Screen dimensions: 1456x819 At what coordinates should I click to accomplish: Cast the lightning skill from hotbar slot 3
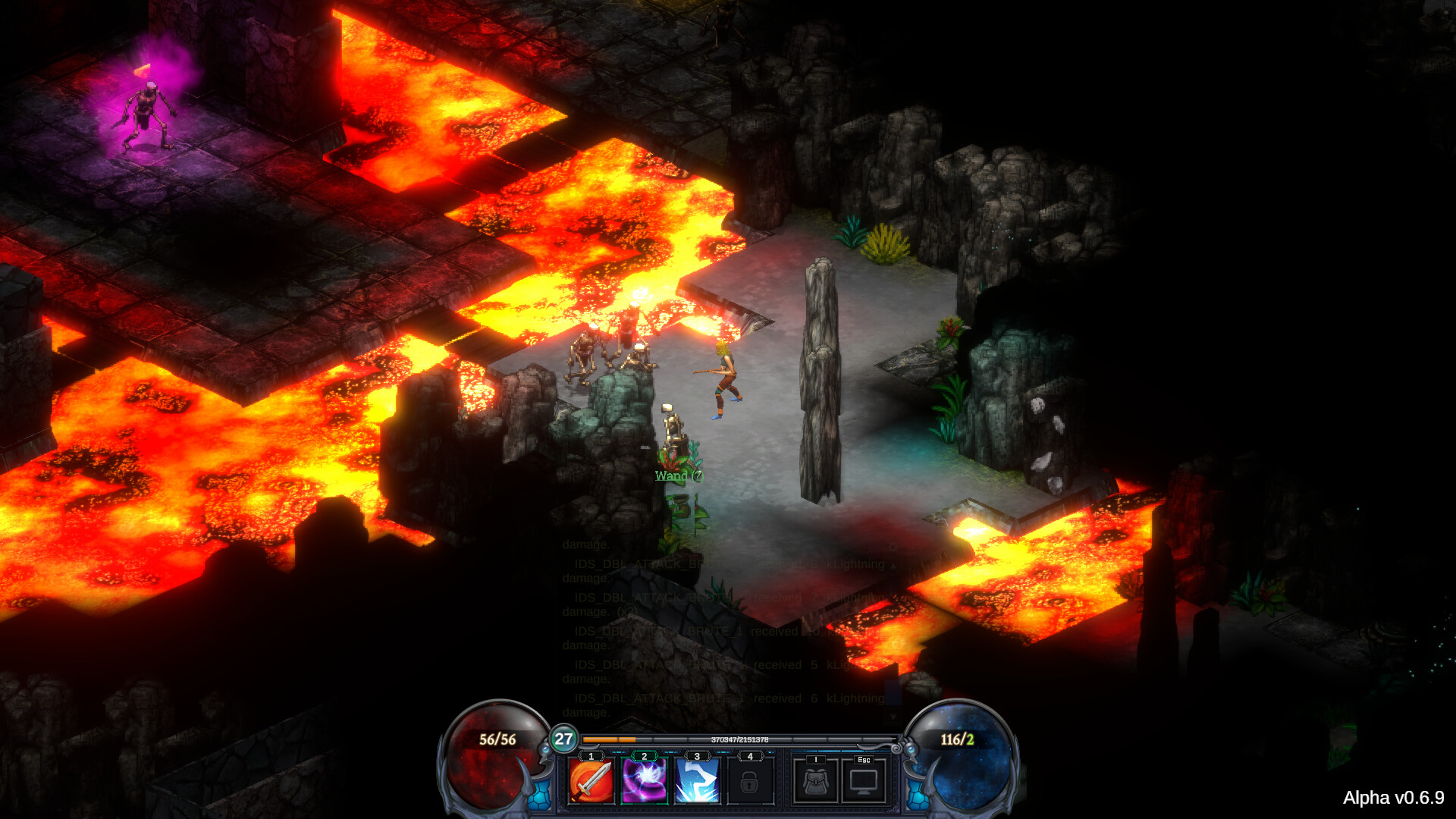click(697, 783)
